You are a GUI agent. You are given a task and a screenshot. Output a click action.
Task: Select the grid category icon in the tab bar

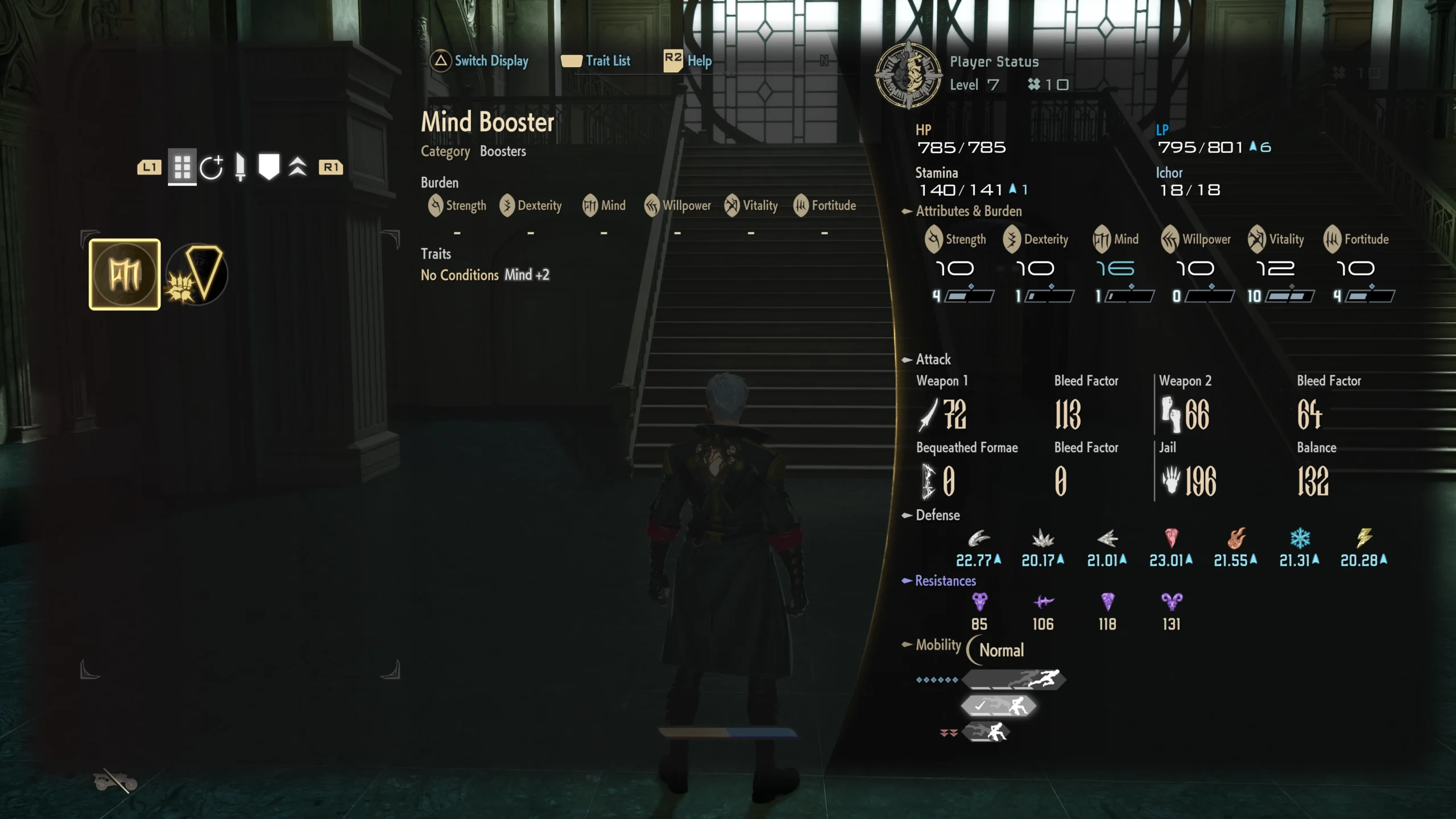click(x=182, y=167)
